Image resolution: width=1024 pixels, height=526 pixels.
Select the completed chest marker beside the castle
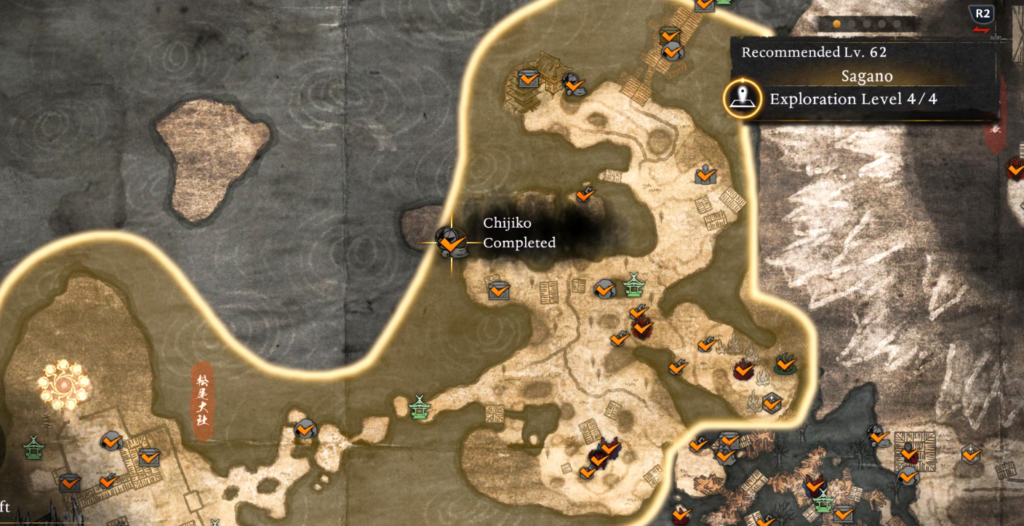point(528,78)
